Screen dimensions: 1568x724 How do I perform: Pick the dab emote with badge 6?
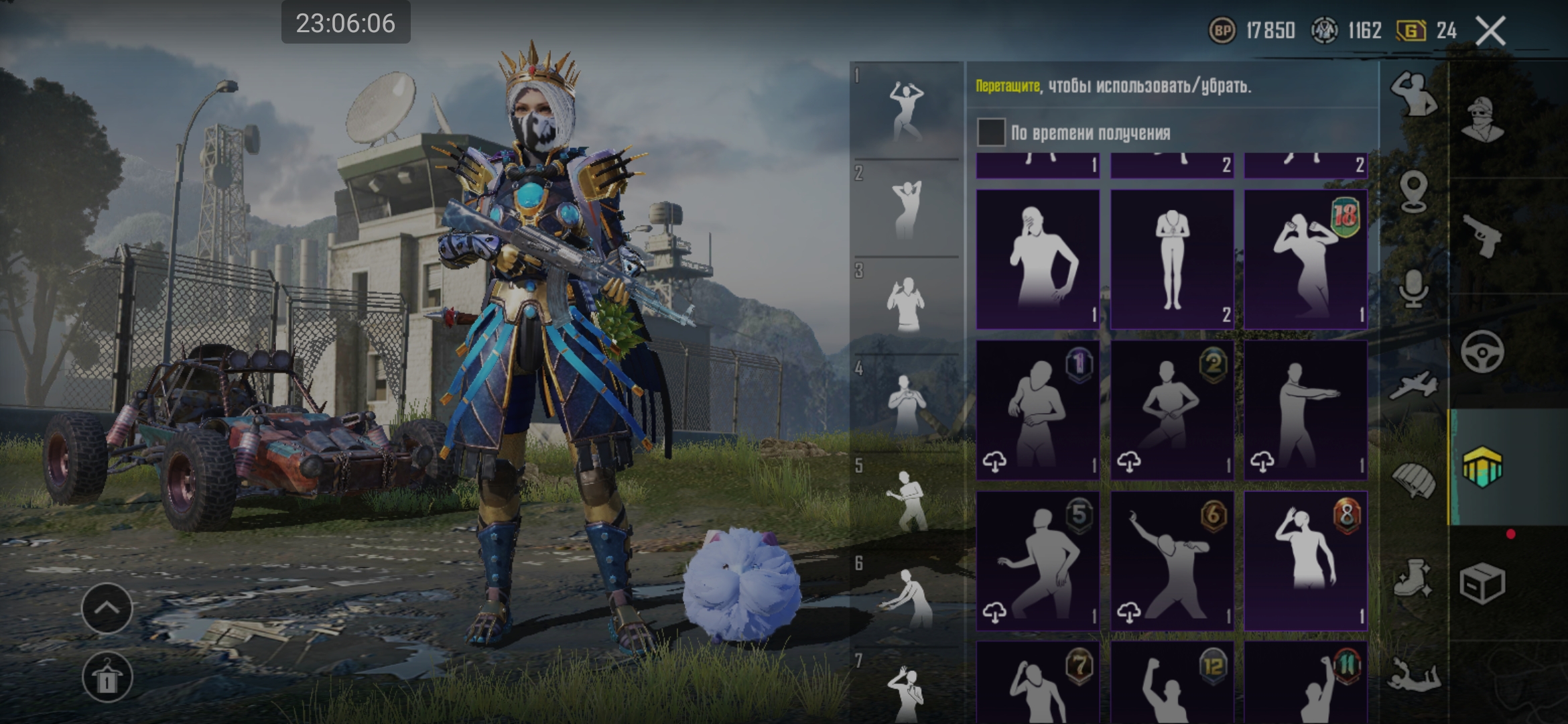1172,560
